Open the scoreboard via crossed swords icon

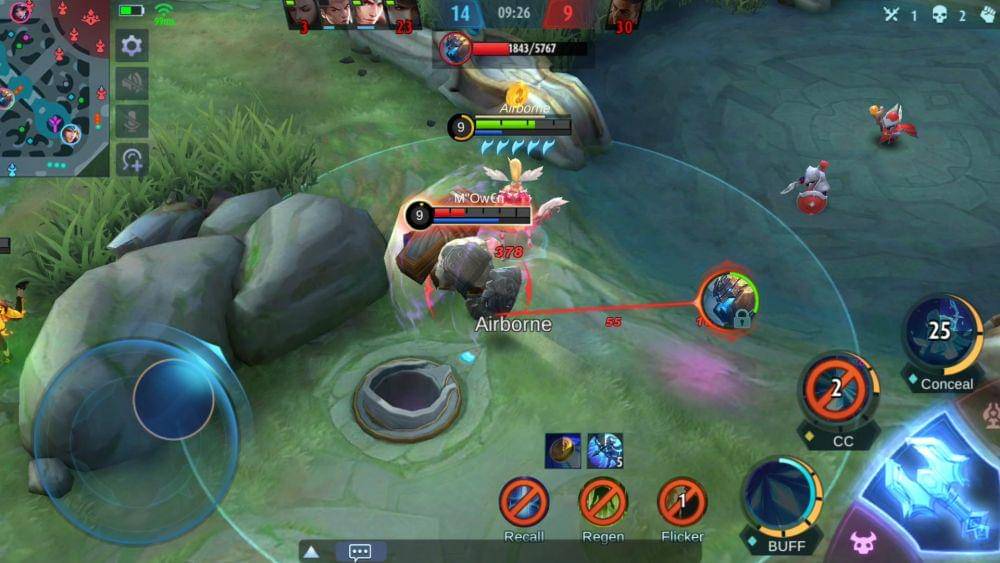click(x=892, y=14)
